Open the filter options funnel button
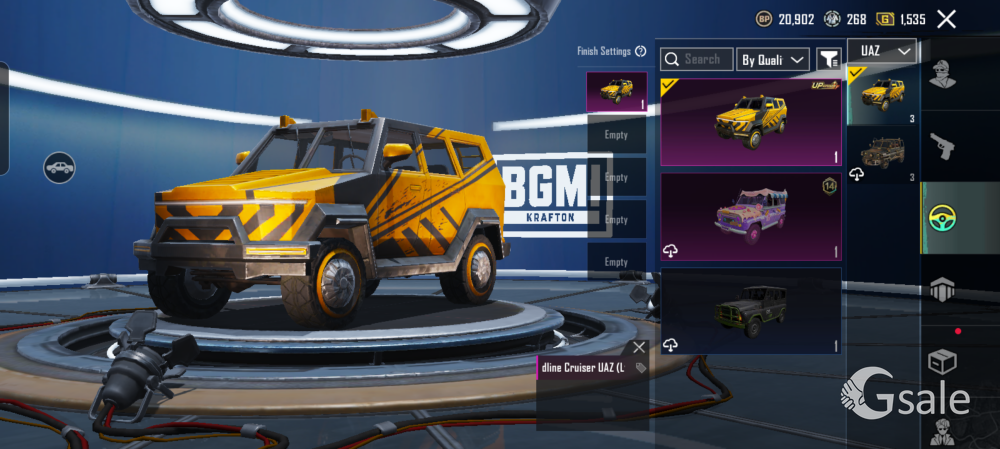 pos(828,60)
